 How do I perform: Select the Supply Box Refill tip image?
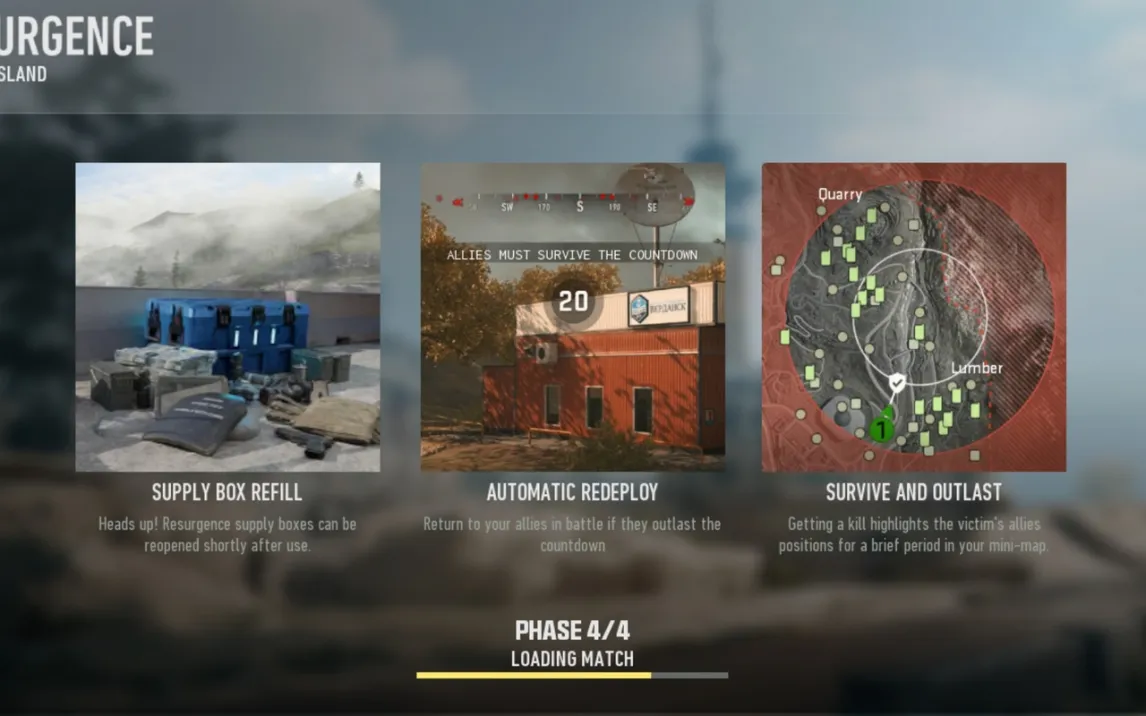pyautogui.click(x=228, y=317)
